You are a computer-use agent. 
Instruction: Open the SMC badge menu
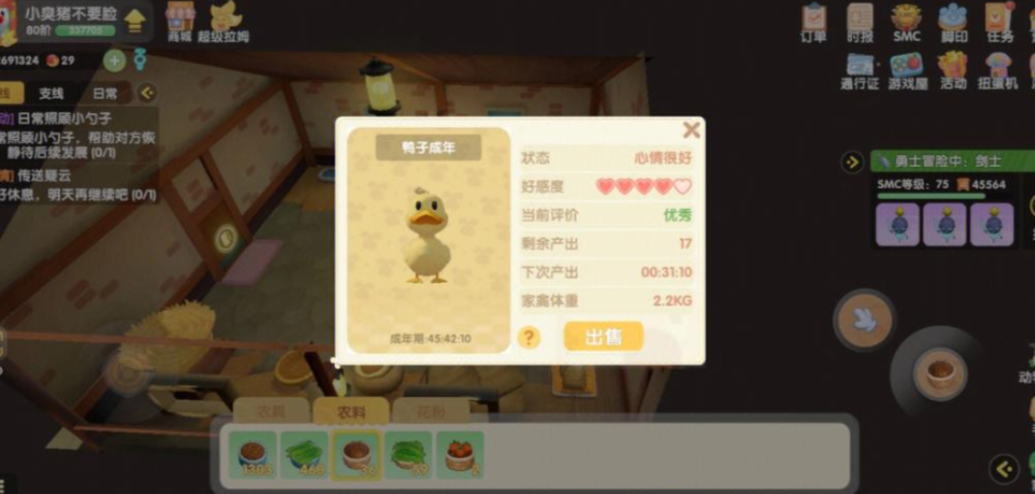pos(906,22)
